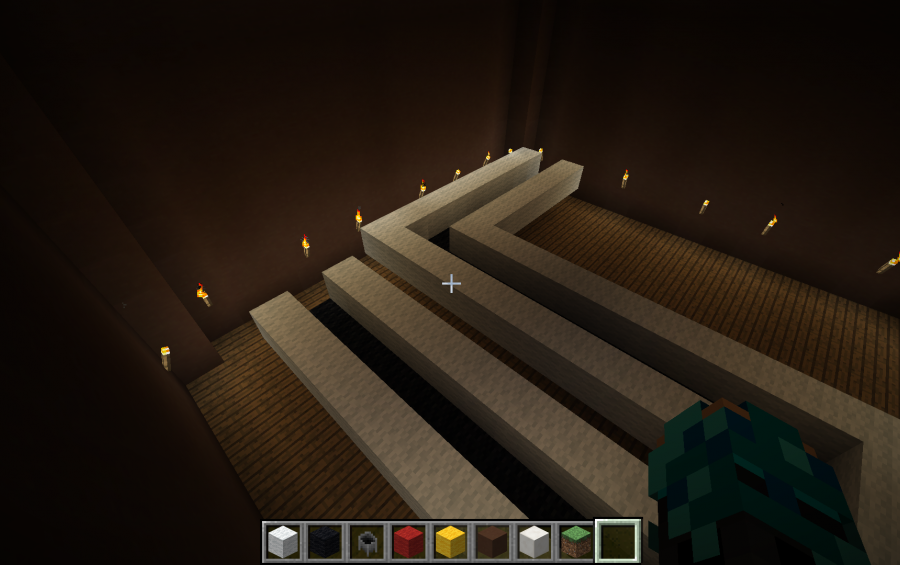Choose the white block beside the black wool
This screenshot has height=565, width=900.
click(283, 542)
